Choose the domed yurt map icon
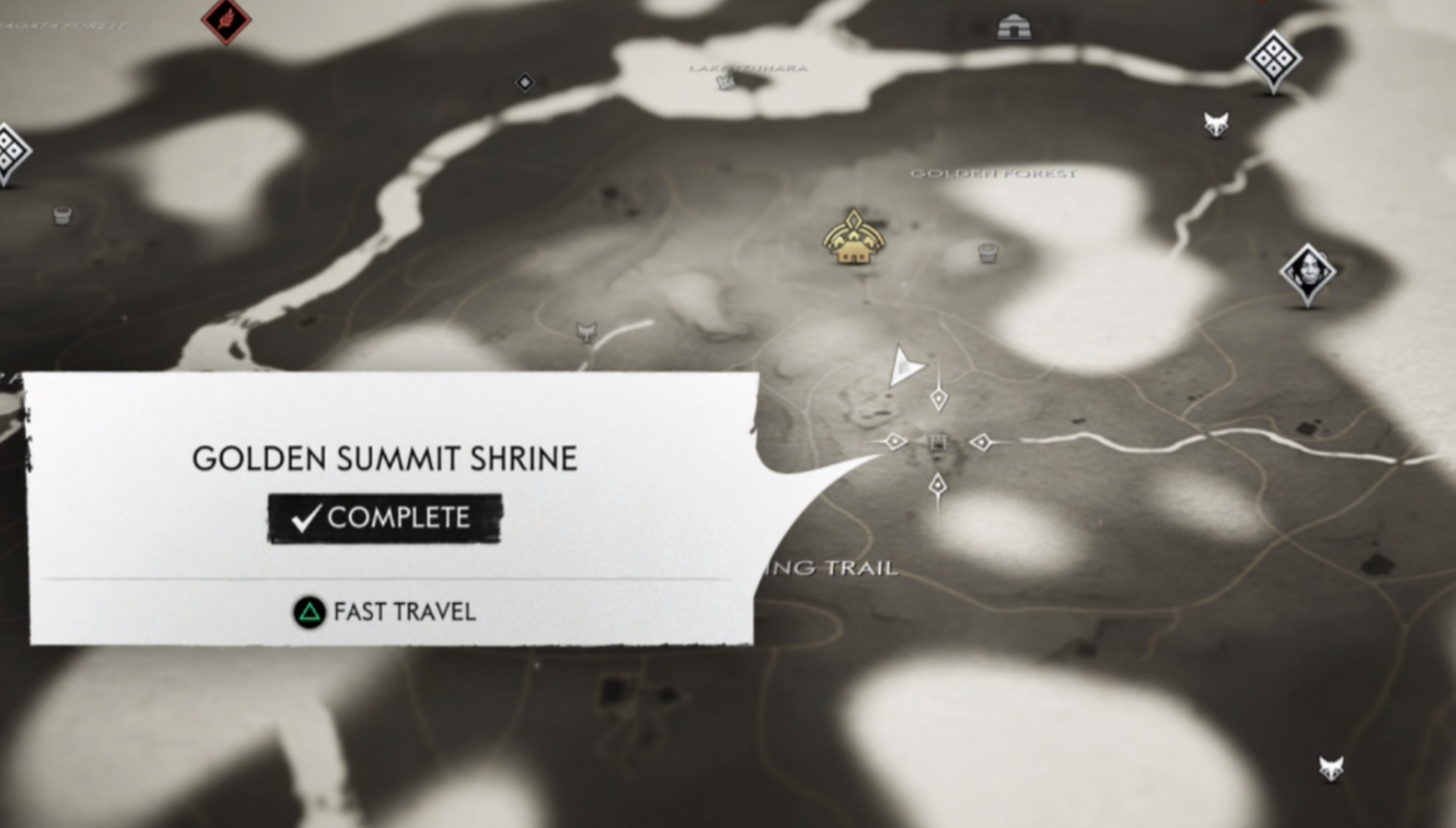This screenshot has height=828, width=1456. point(1014,27)
